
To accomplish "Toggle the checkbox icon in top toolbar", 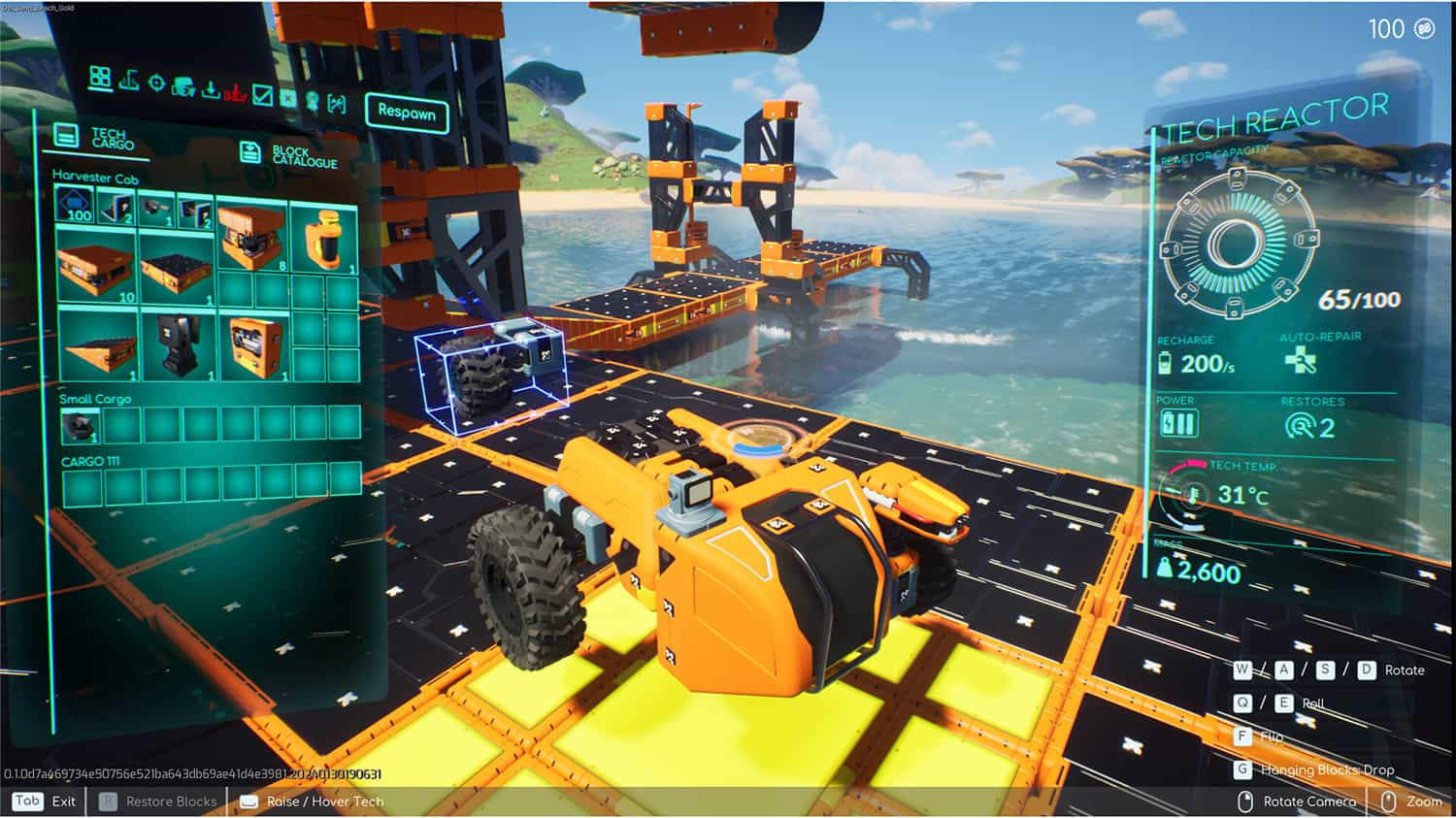I will pyautogui.click(x=263, y=95).
